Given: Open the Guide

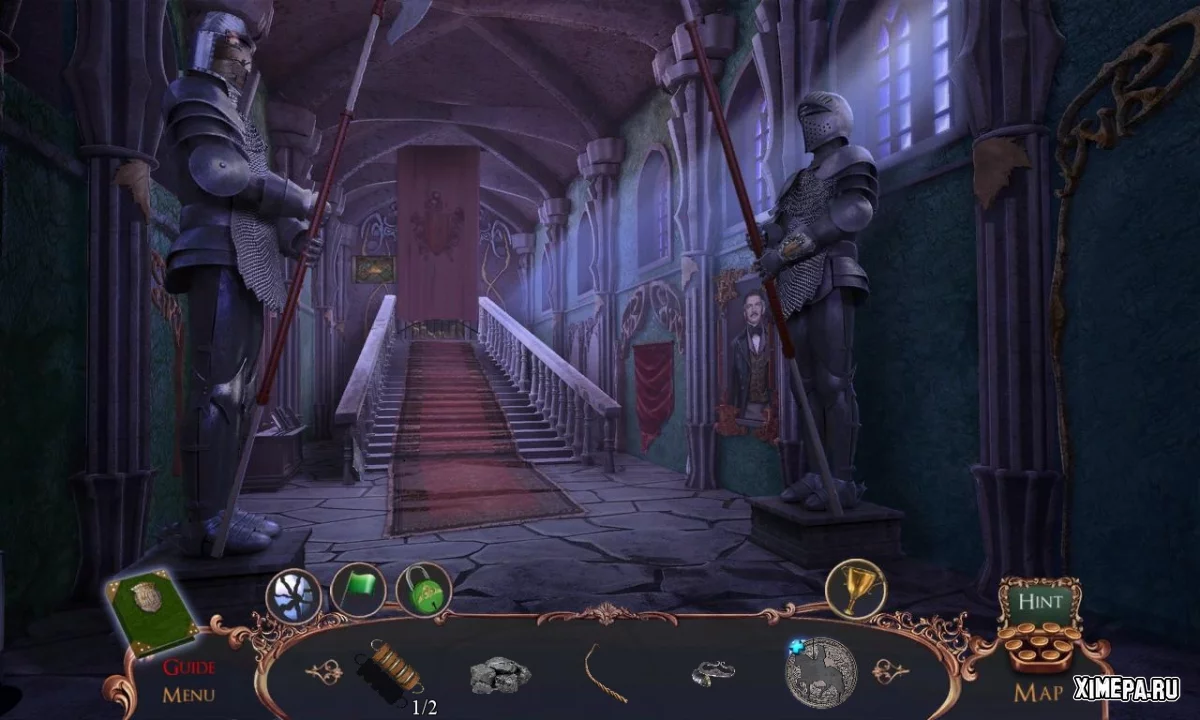Looking at the screenshot, I should tap(189, 667).
